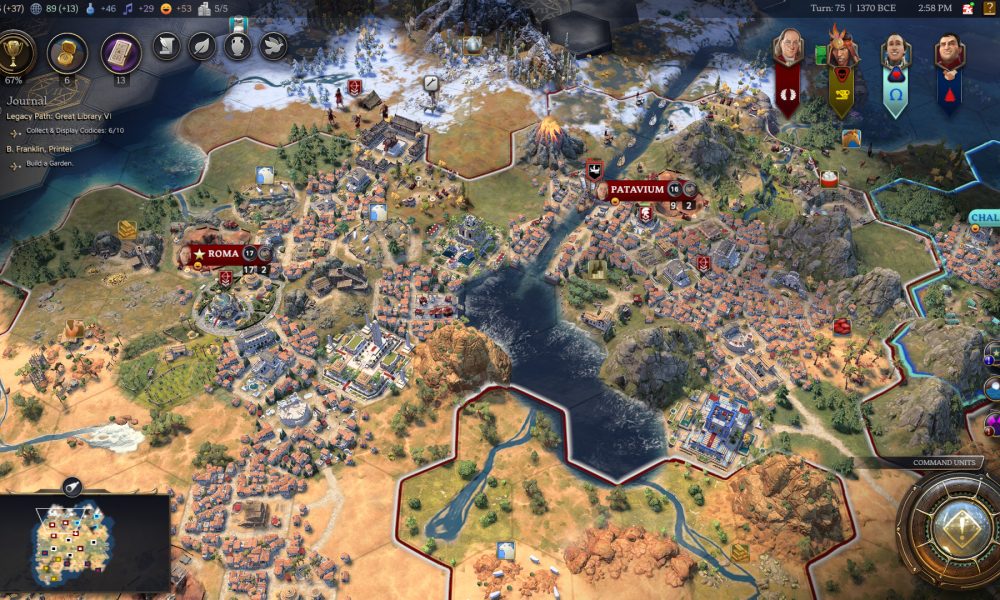Viewport: 1000px width, 600px height.
Task: Open the Patavium city banner
Action: pyautogui.click(x=636, y=189)
